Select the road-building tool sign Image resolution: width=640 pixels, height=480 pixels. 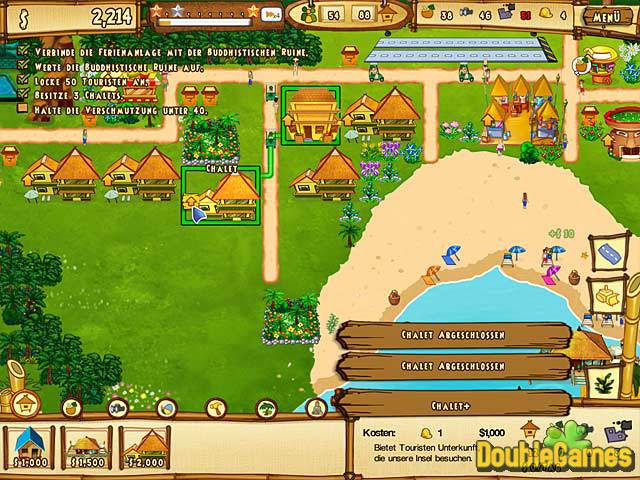coord(610,253)
